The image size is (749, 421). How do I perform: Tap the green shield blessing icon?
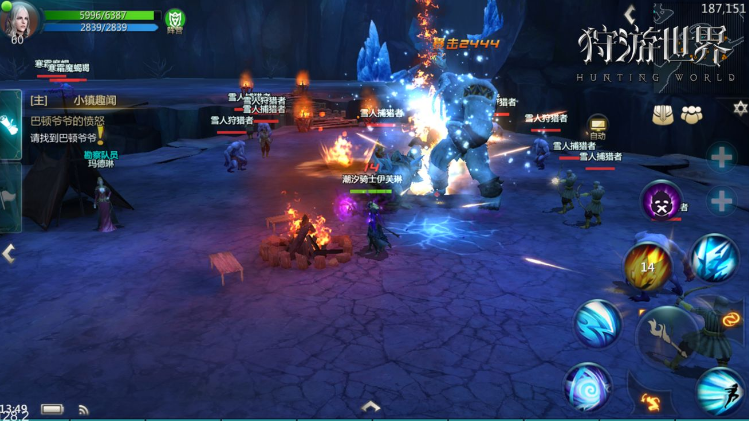pos(175,19)
